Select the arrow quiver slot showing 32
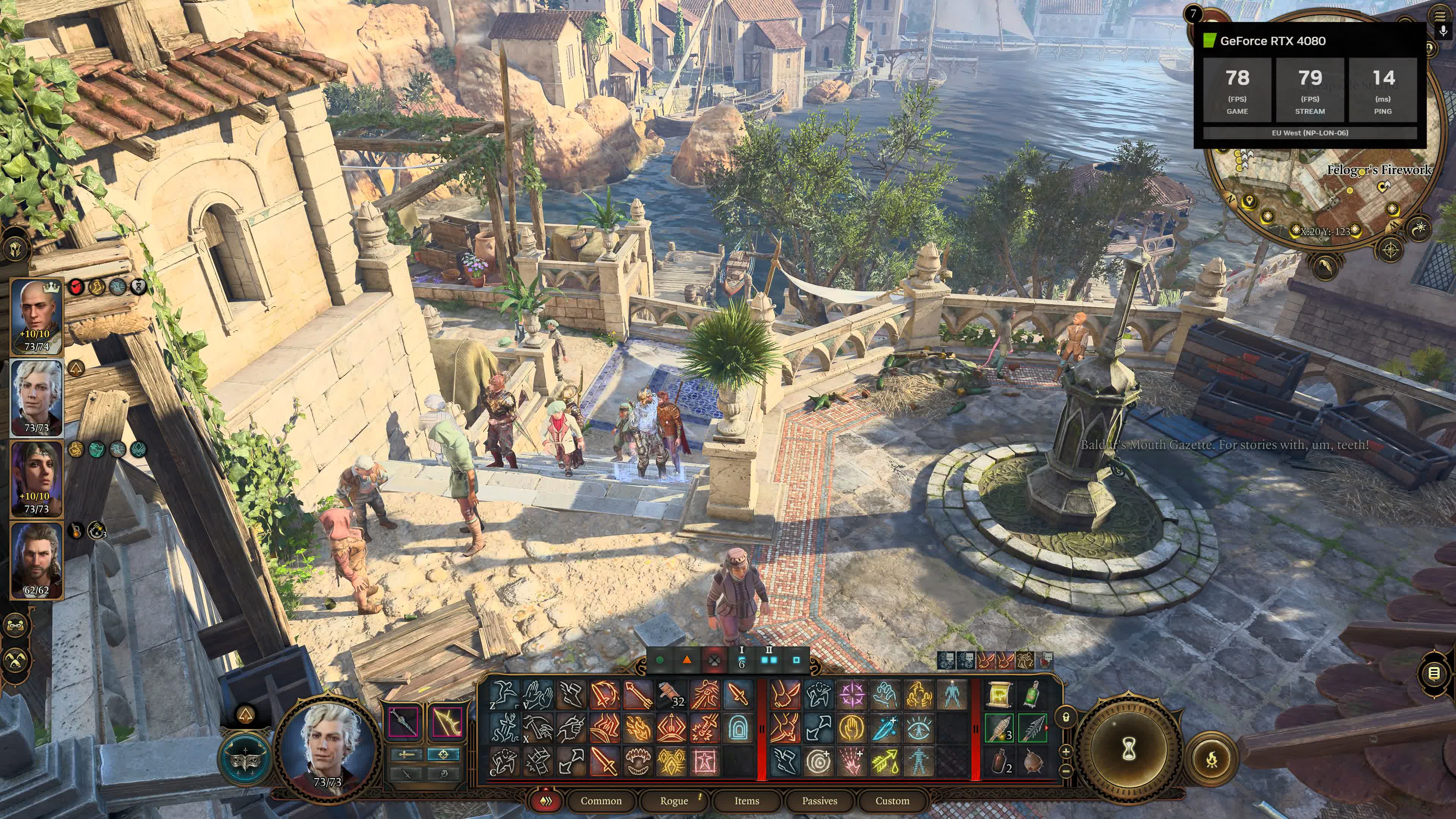The width and height of the screenshot is (1456, 819). pos(671,694)
